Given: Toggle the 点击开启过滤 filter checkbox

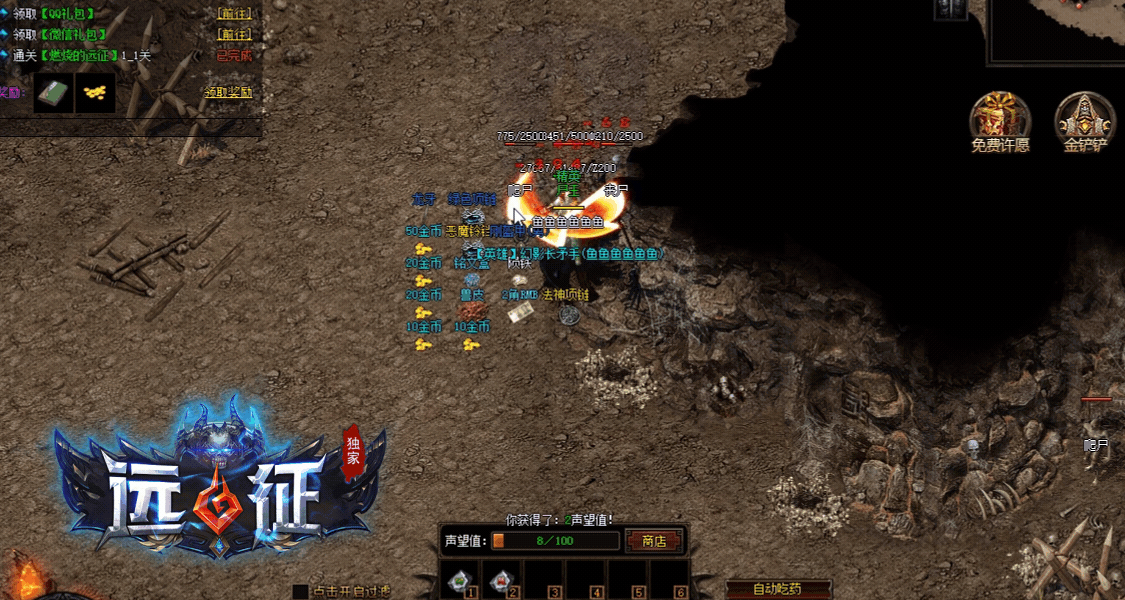Looking at the screenshot, I should [300, 592].
